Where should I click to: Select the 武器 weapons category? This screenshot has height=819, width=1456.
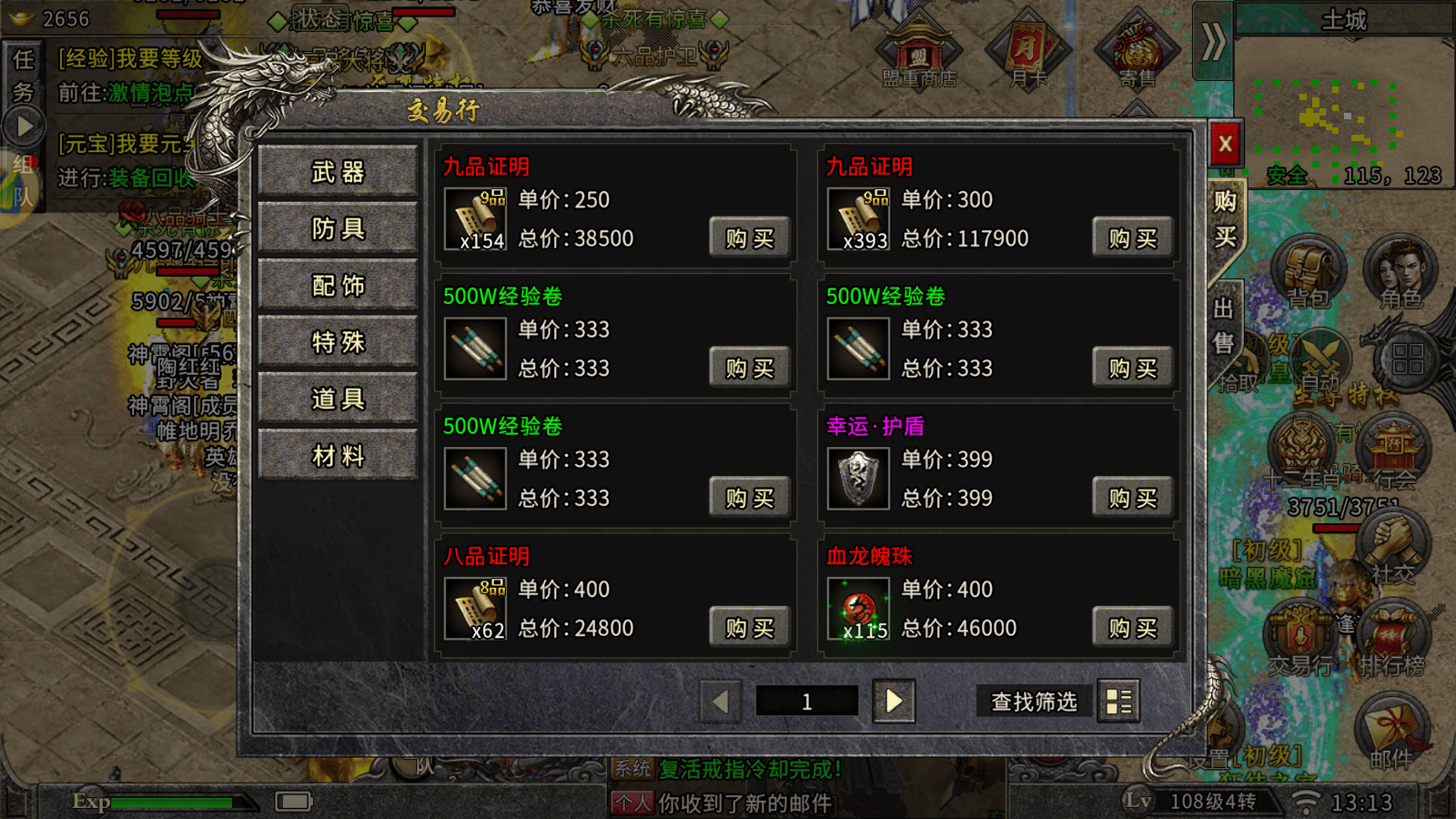[339, 172]
